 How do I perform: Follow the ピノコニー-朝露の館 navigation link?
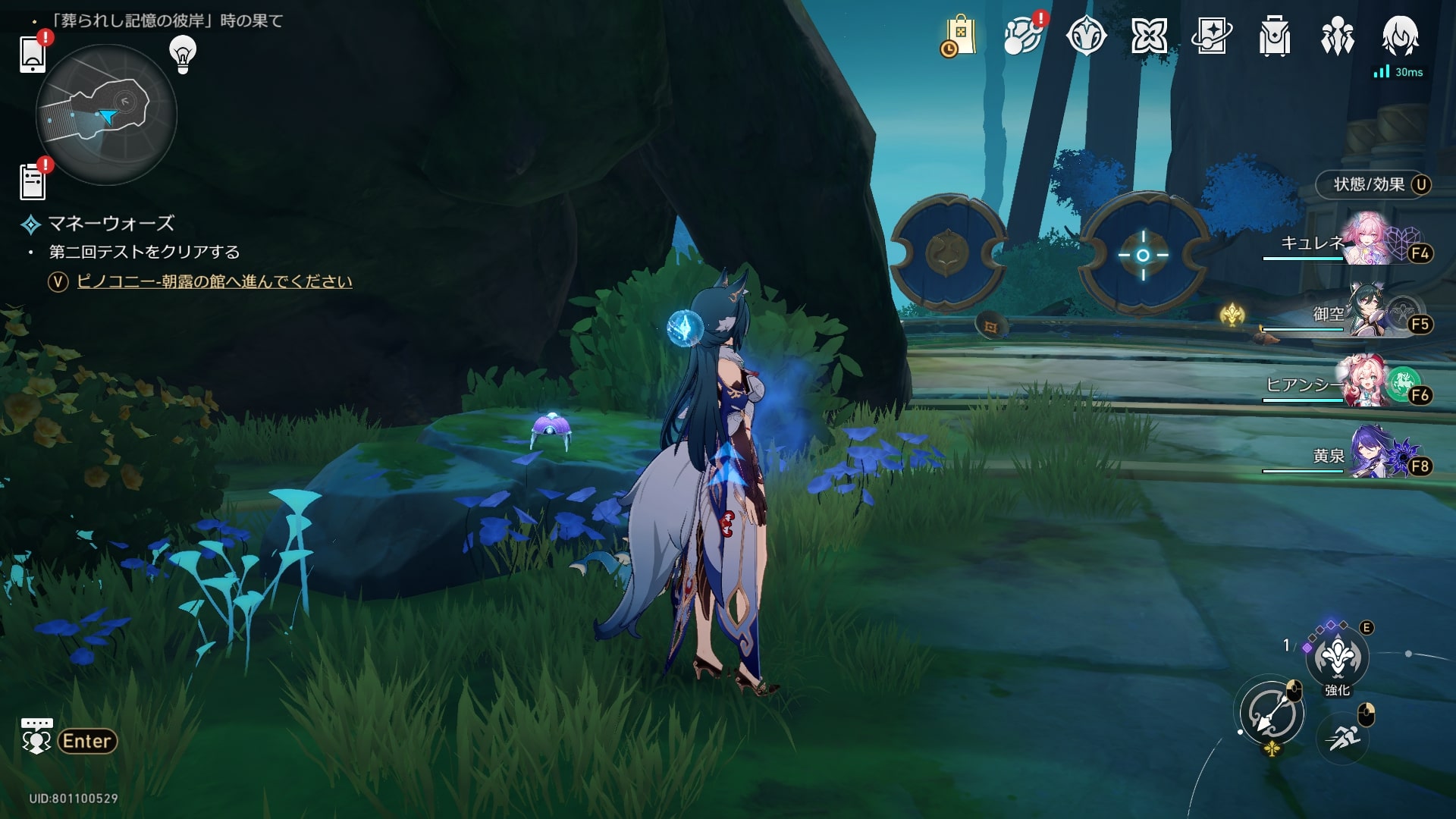215,282
